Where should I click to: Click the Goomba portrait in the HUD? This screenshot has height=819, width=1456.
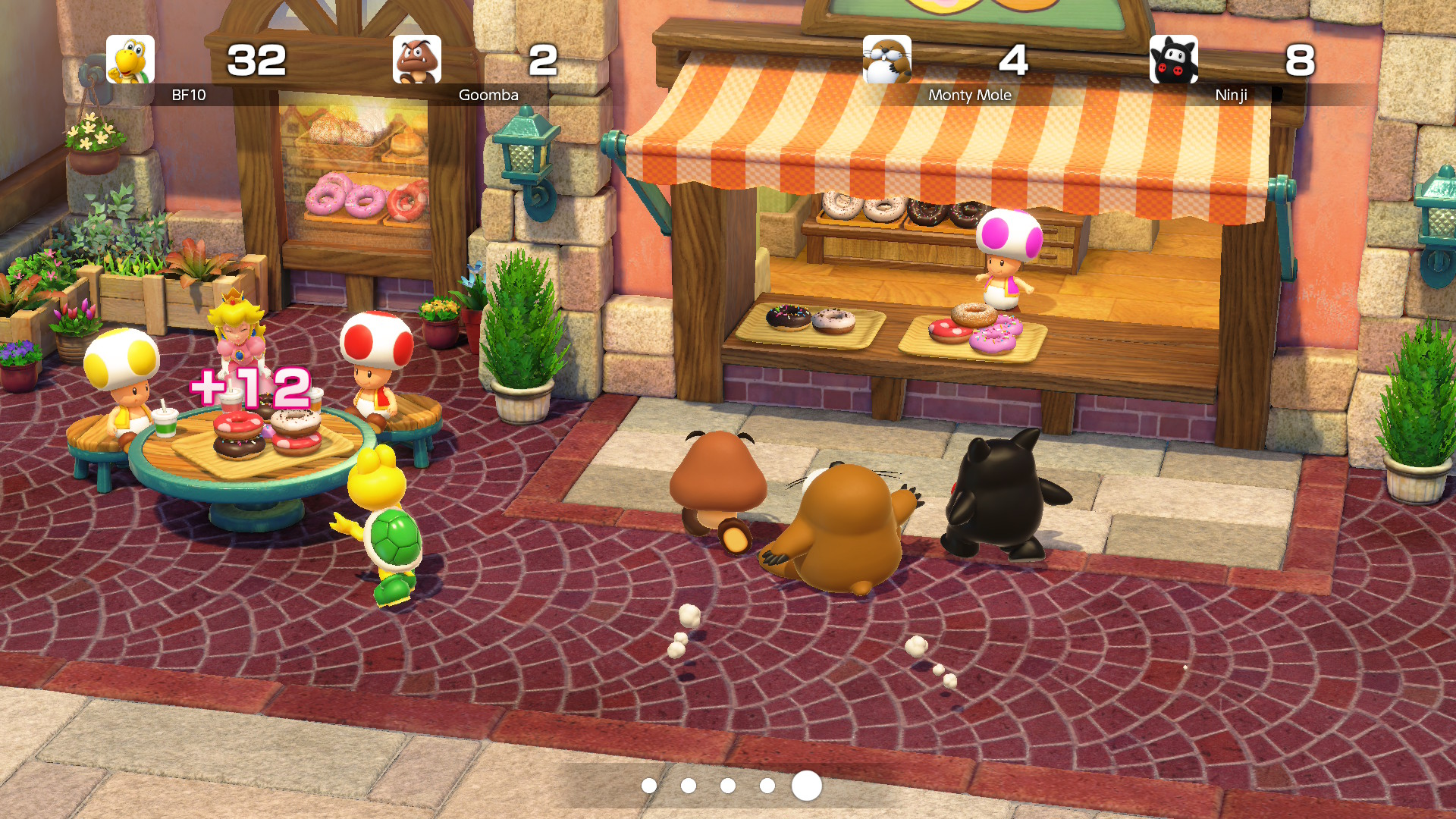click(416, 60)
